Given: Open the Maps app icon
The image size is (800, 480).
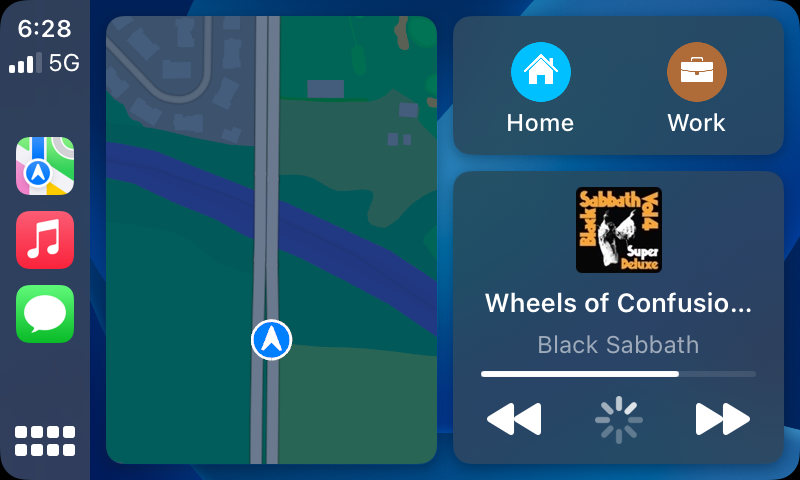Looking at the screenshot, I should (45, 166).
